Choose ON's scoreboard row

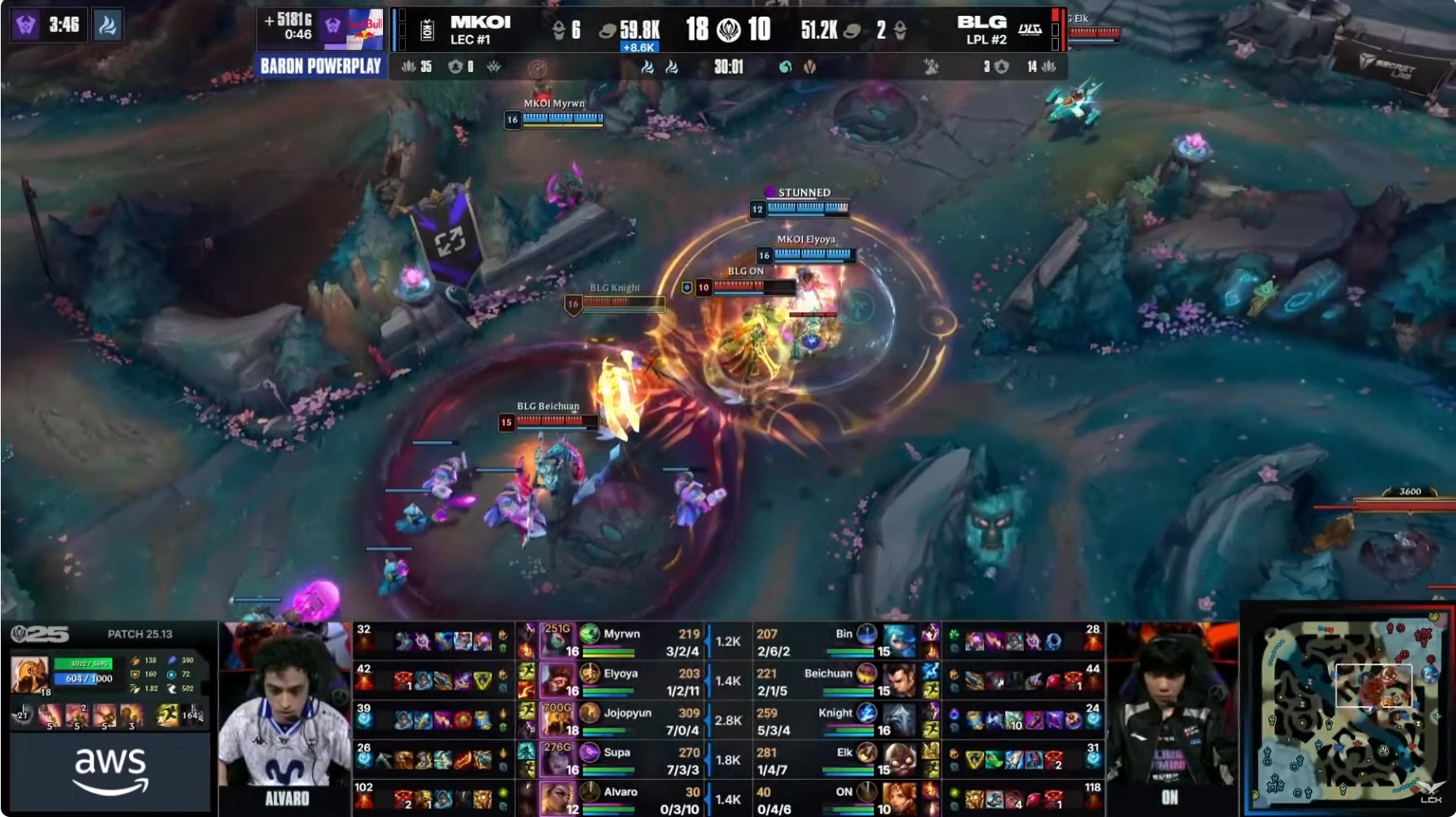pos(839,798)
